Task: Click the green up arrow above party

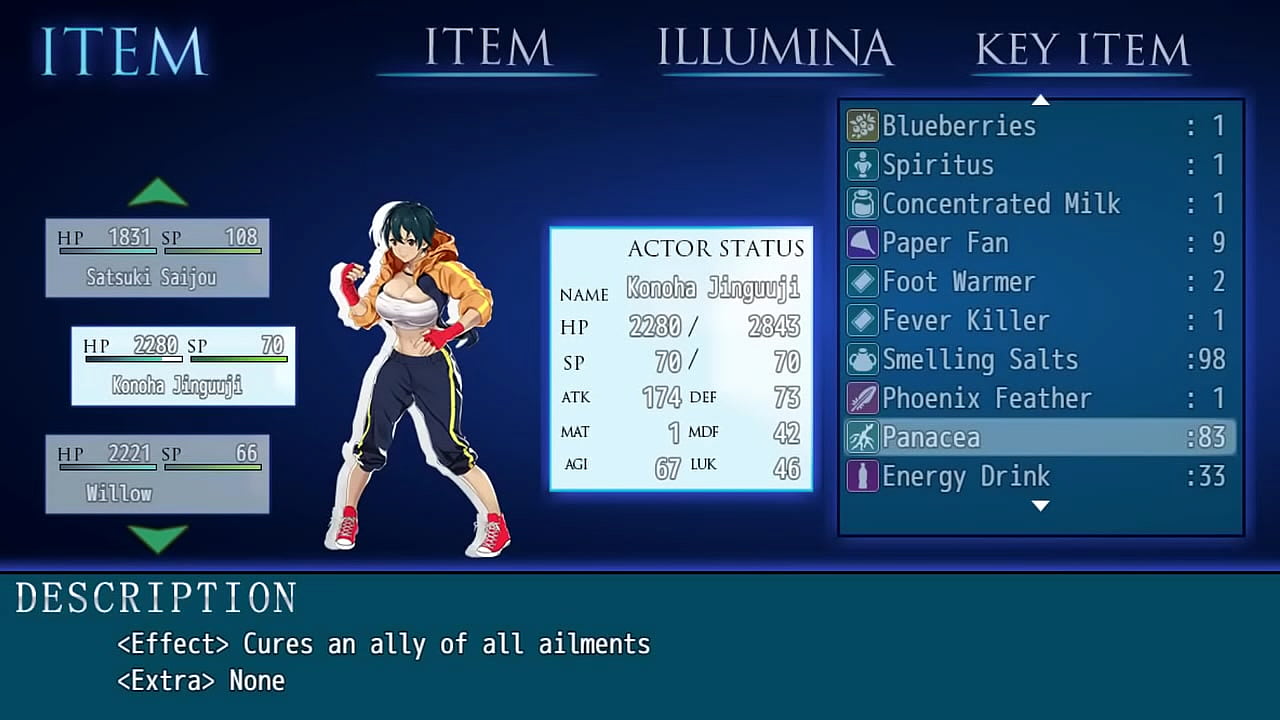Action: point(158,192)
